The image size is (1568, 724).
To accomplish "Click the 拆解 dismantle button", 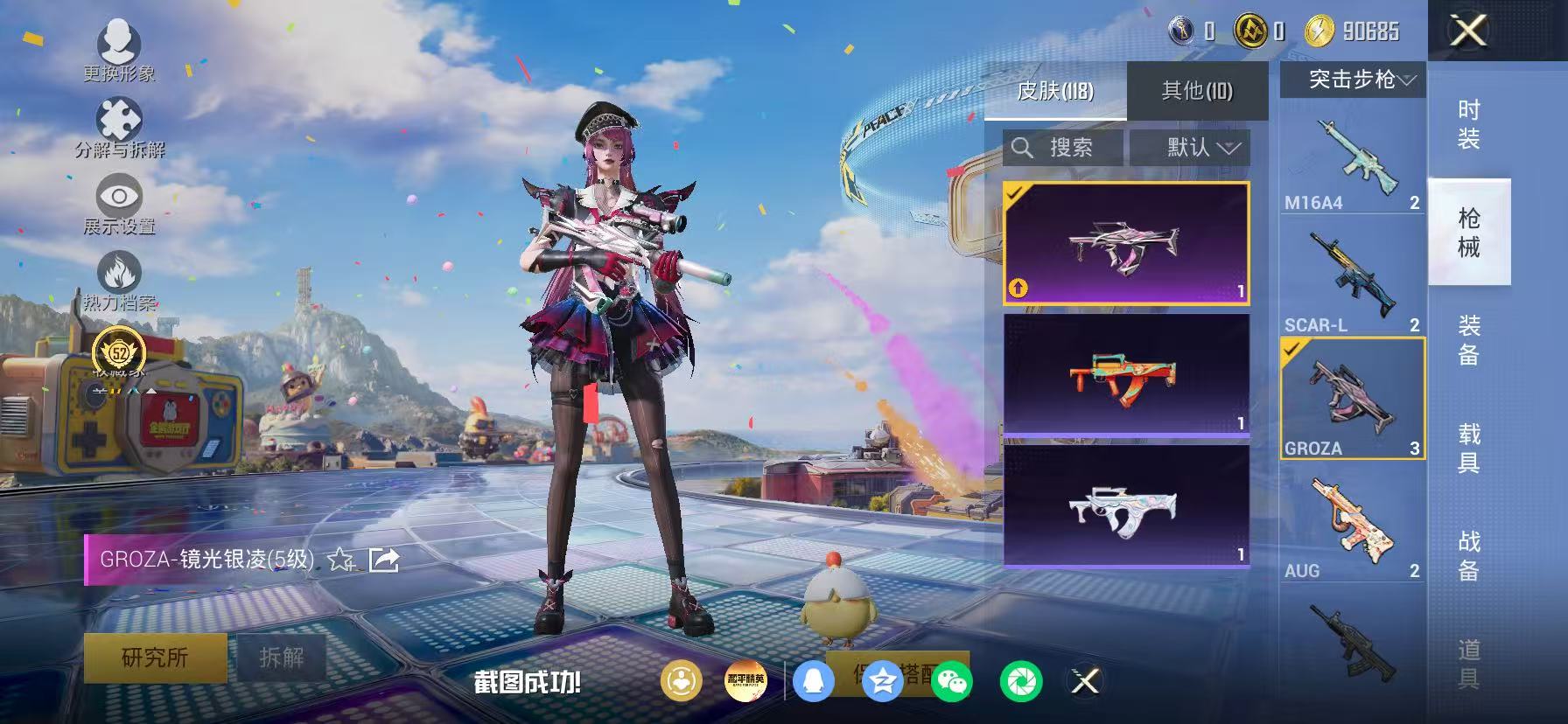I will [x=281, y=658].
